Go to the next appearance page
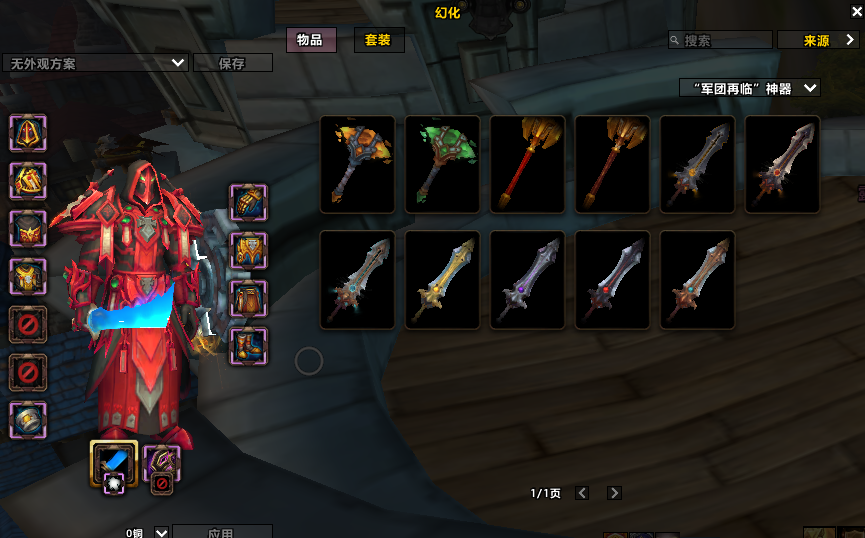The width and height of the screenshot is (865, 538). pos(614,493)
